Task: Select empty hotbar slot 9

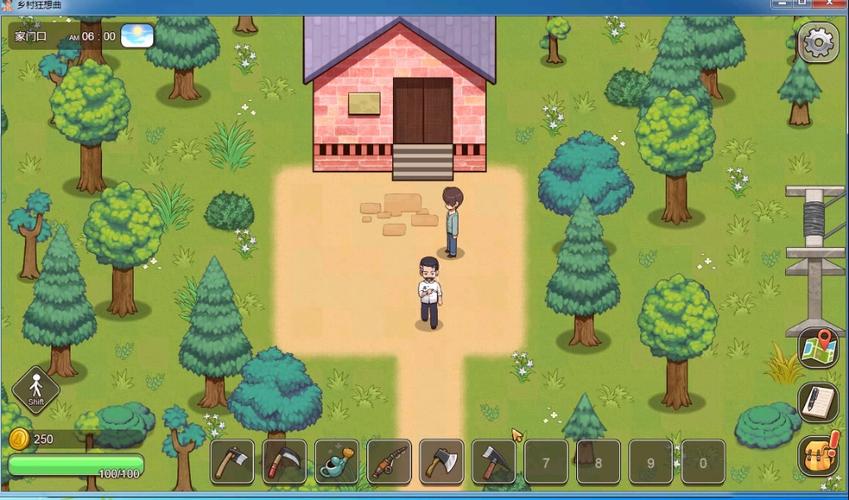Action: (x=651, y=462)
